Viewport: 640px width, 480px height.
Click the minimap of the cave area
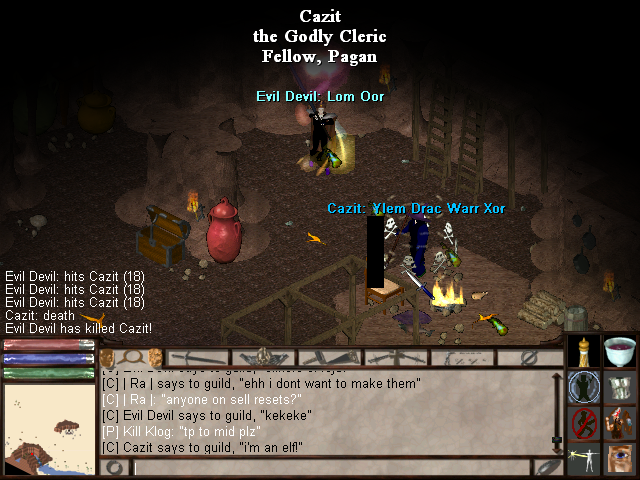coord(48,431)
